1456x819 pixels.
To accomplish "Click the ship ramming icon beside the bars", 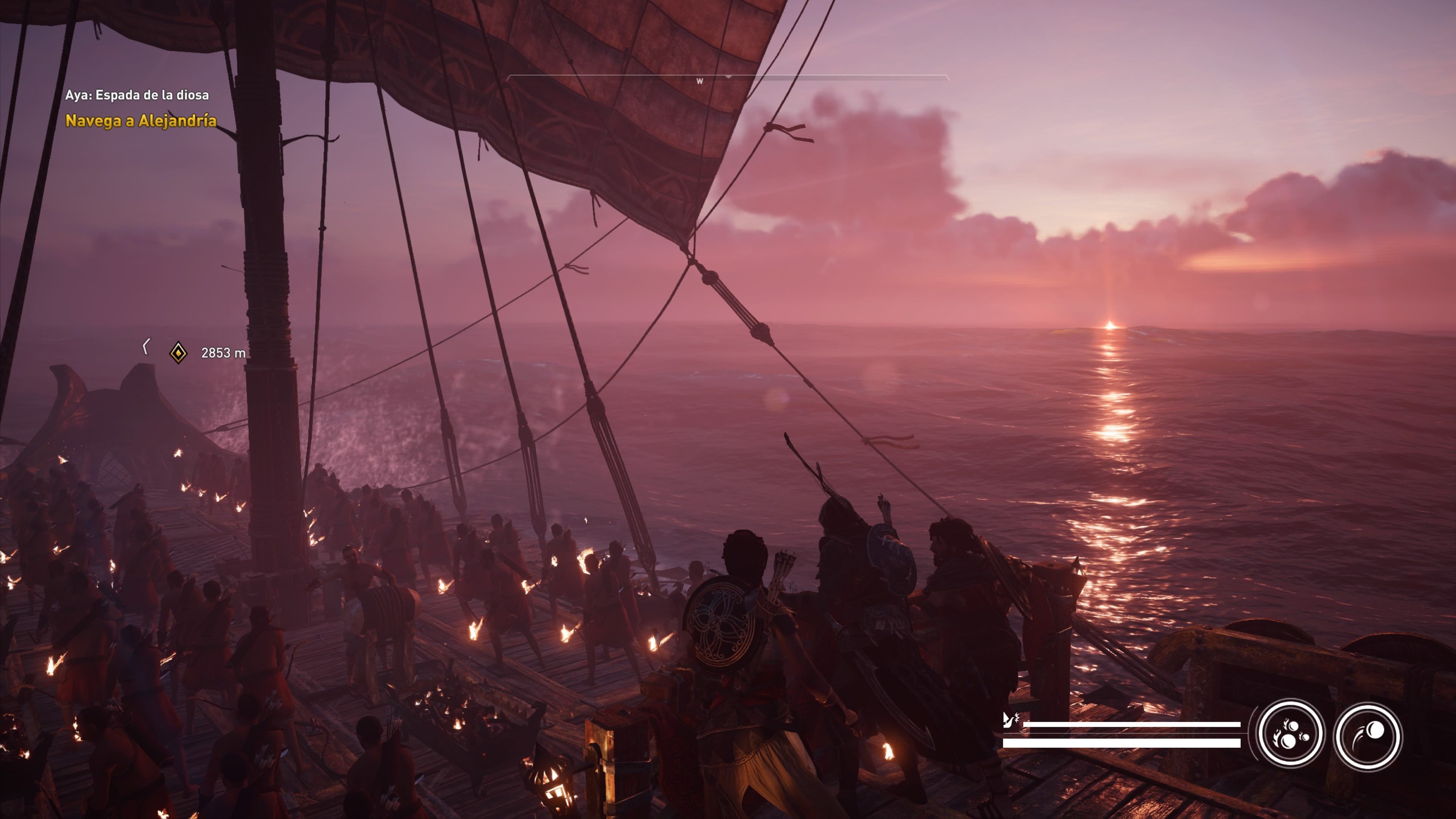I will [1009, 720].
